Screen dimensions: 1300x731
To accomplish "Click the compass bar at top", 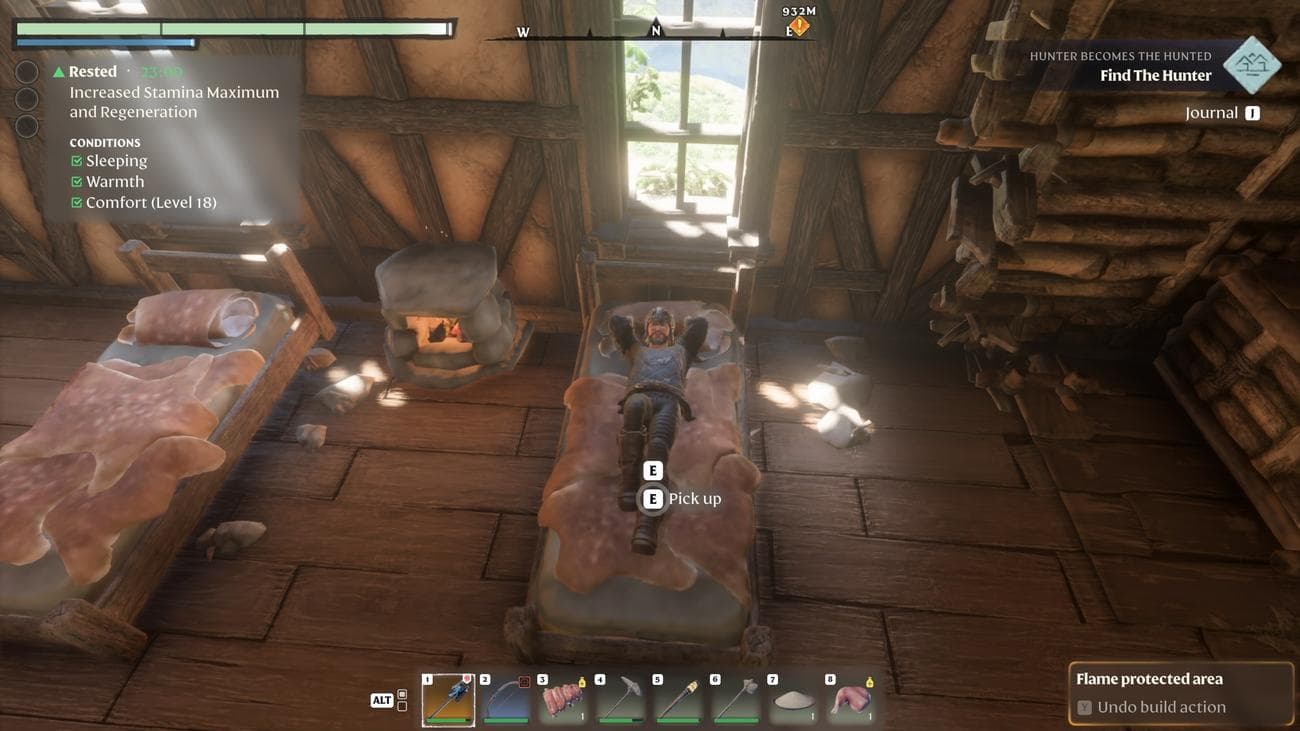I will [x=650, y=33].
